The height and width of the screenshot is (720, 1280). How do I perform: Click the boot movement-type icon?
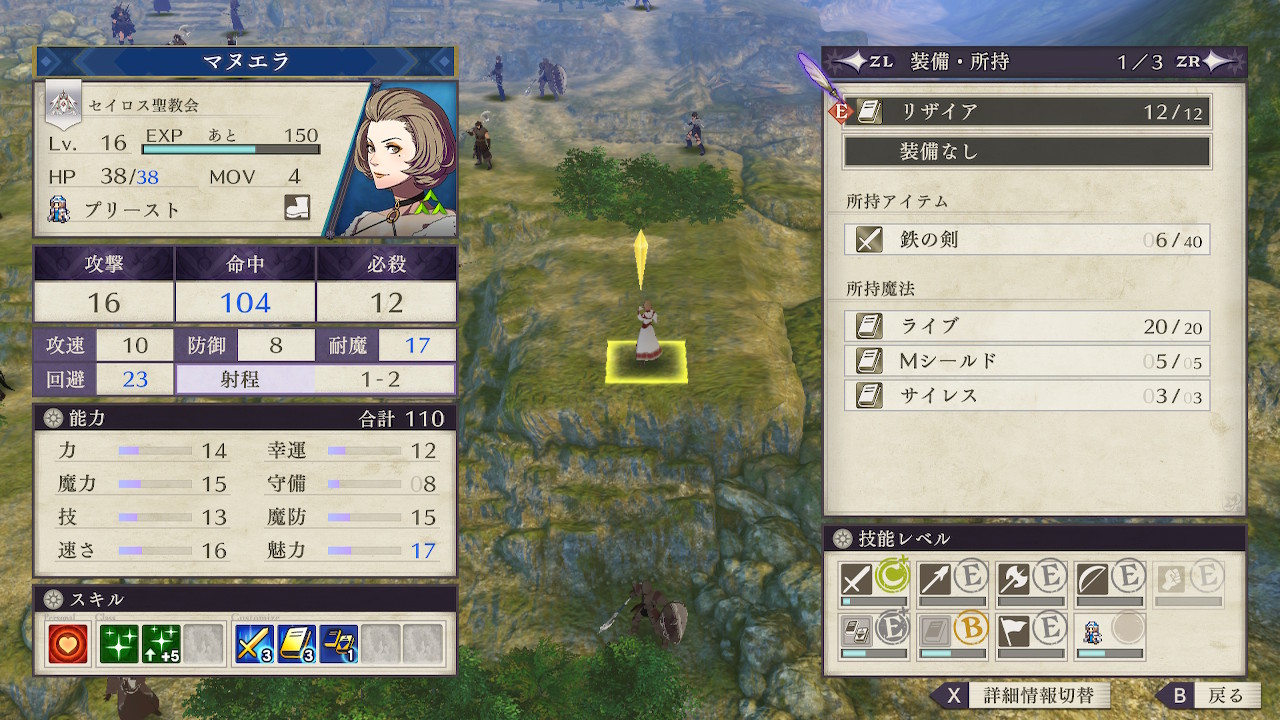point(297,208)
